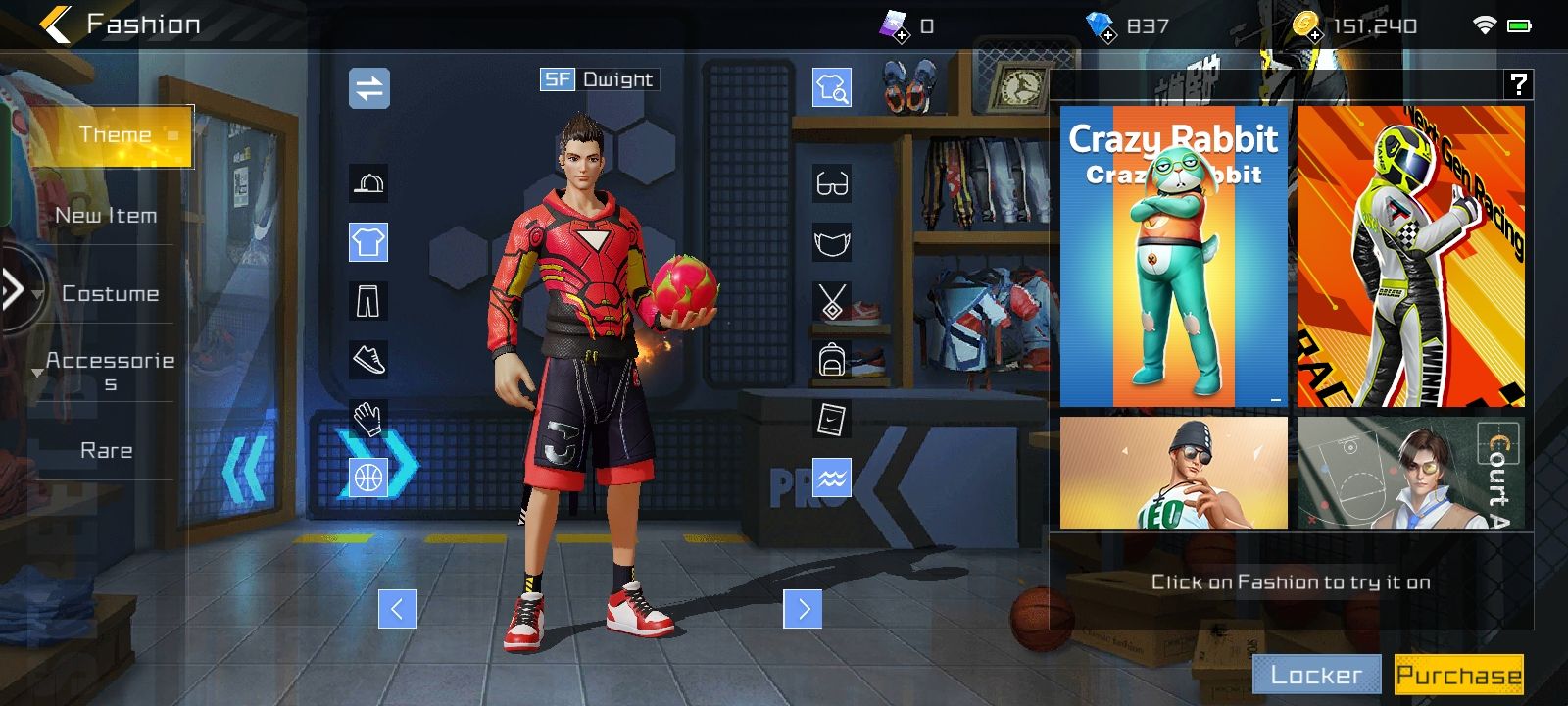The image size is (1568, 706).
Task: Click the swap arrows icon
Action: click(x=369, y=88)
